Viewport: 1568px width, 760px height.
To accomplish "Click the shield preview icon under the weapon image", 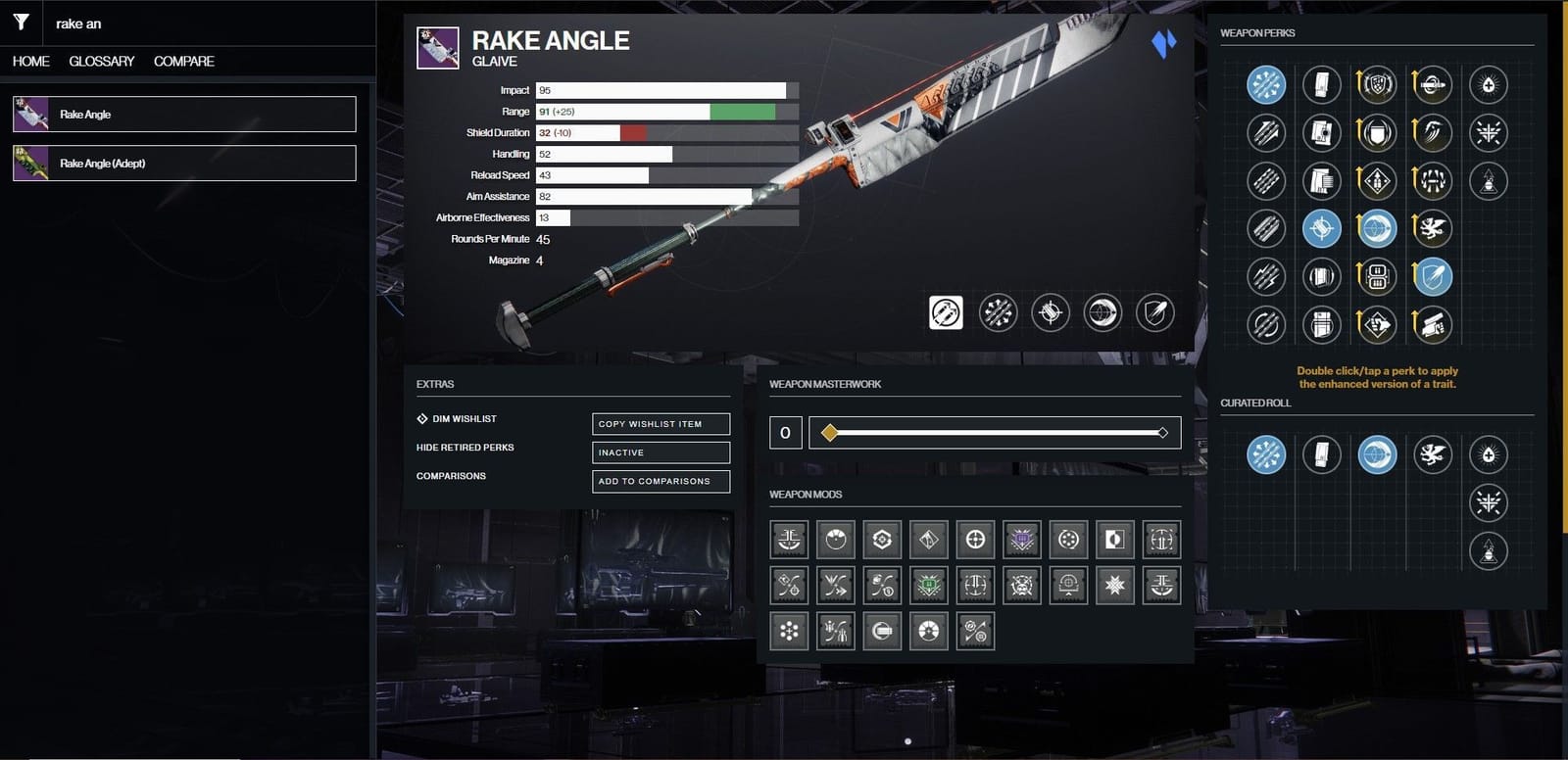I will tap(1154, 311).
